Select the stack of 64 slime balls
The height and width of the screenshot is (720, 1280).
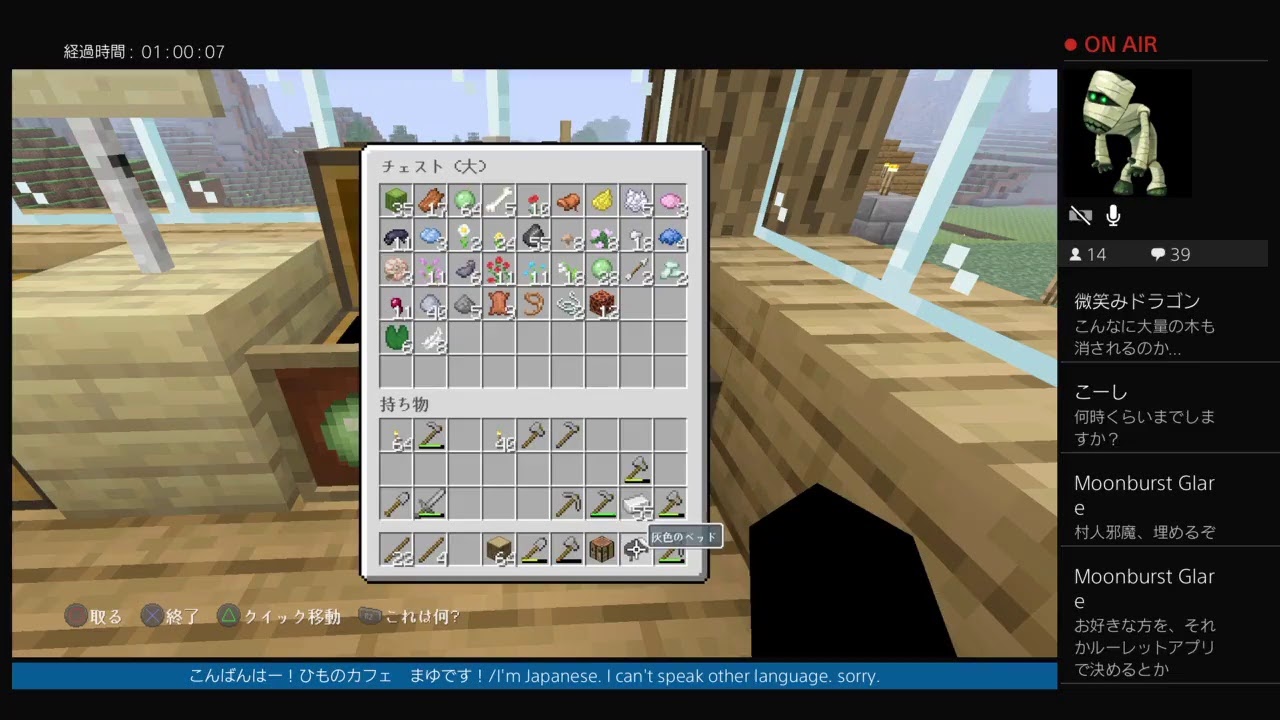[x=465, y=200]
